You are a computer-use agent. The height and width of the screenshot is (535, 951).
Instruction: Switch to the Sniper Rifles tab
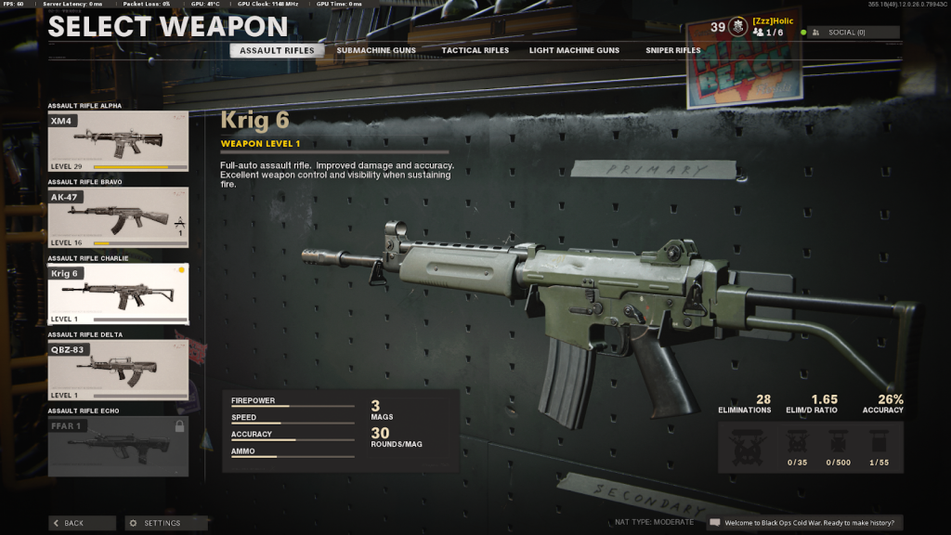tap(673, 50)
